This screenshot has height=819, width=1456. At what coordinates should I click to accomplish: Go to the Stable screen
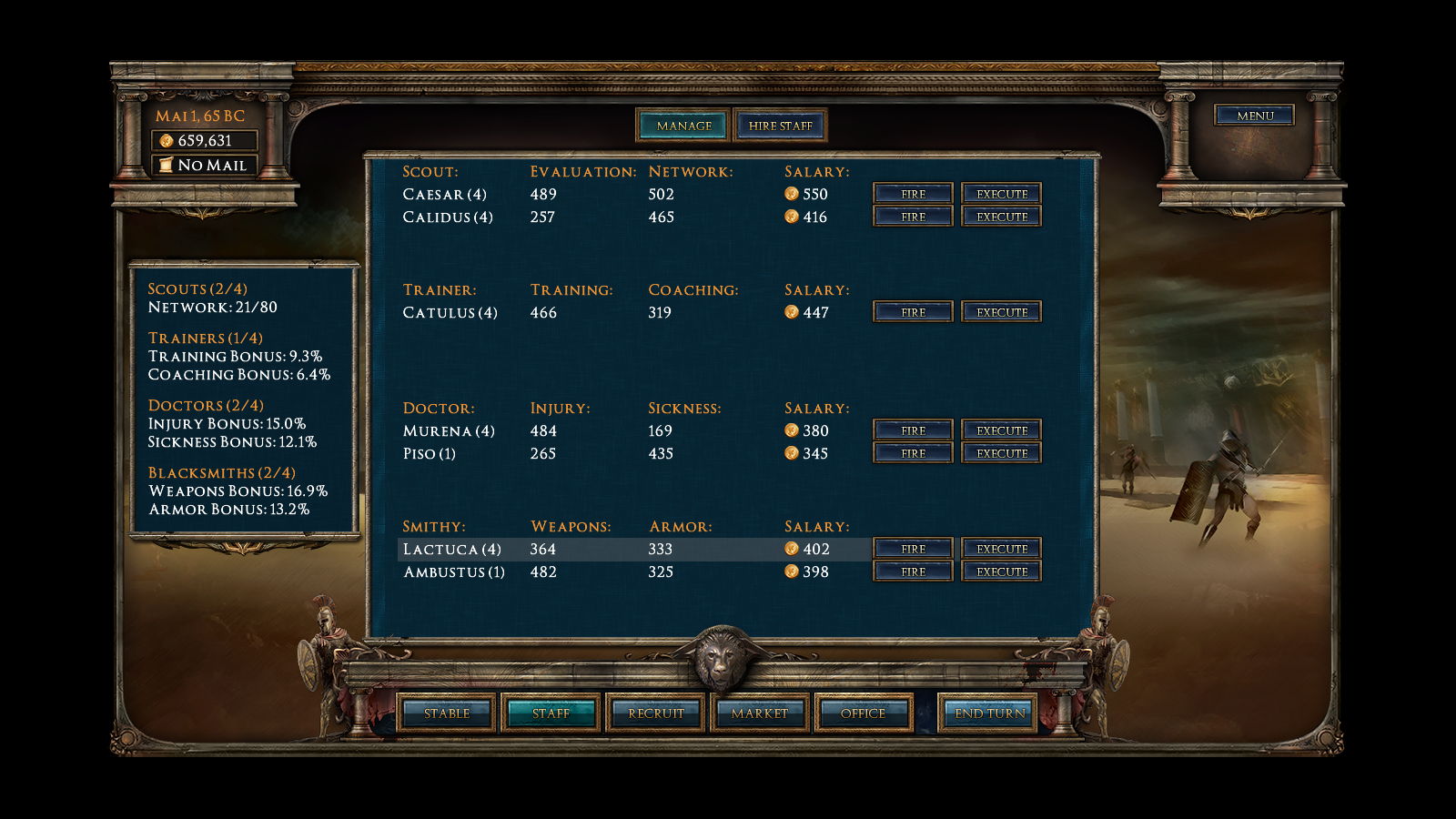point(447,713)
